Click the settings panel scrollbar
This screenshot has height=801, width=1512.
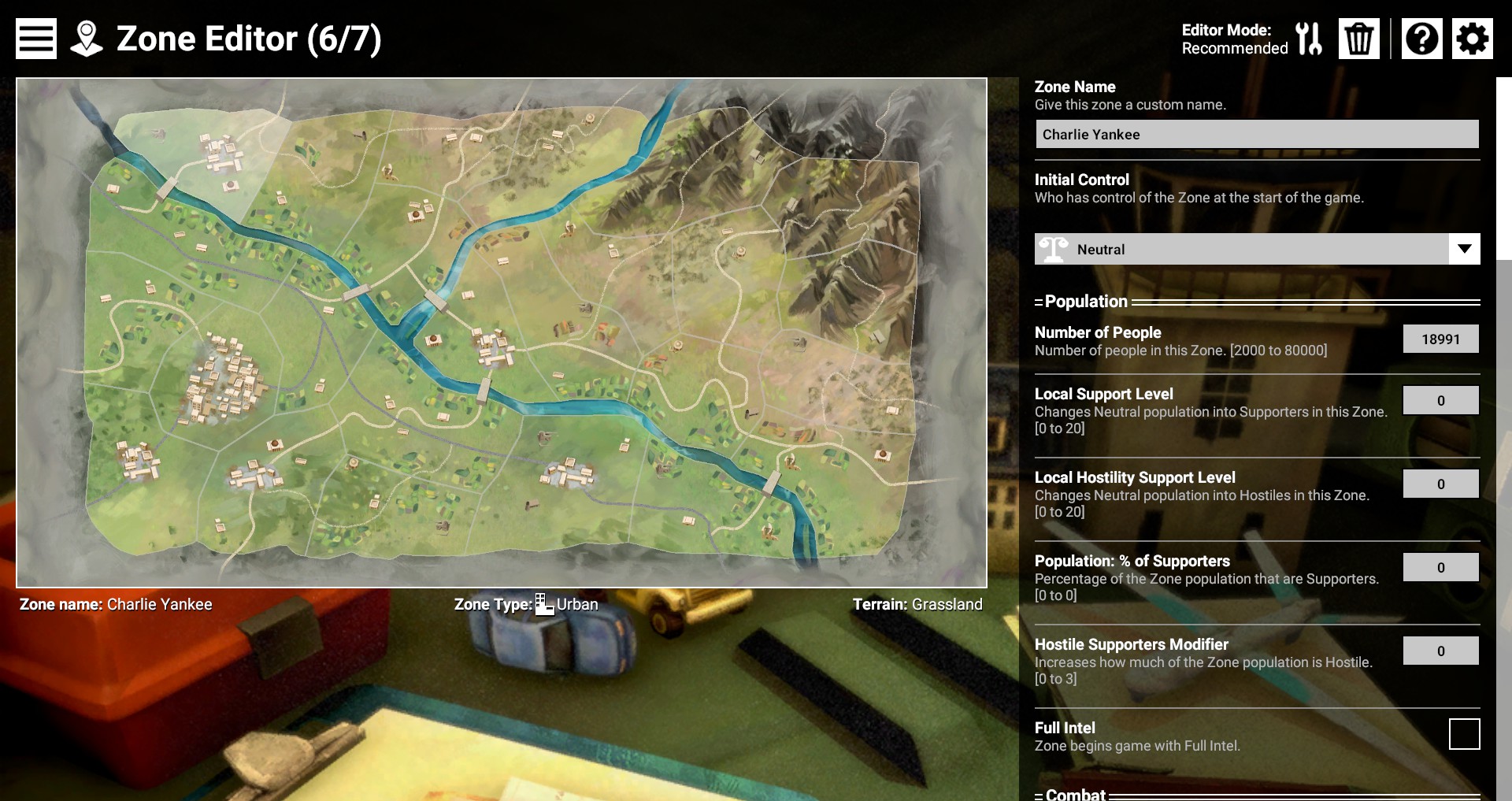1503,169
